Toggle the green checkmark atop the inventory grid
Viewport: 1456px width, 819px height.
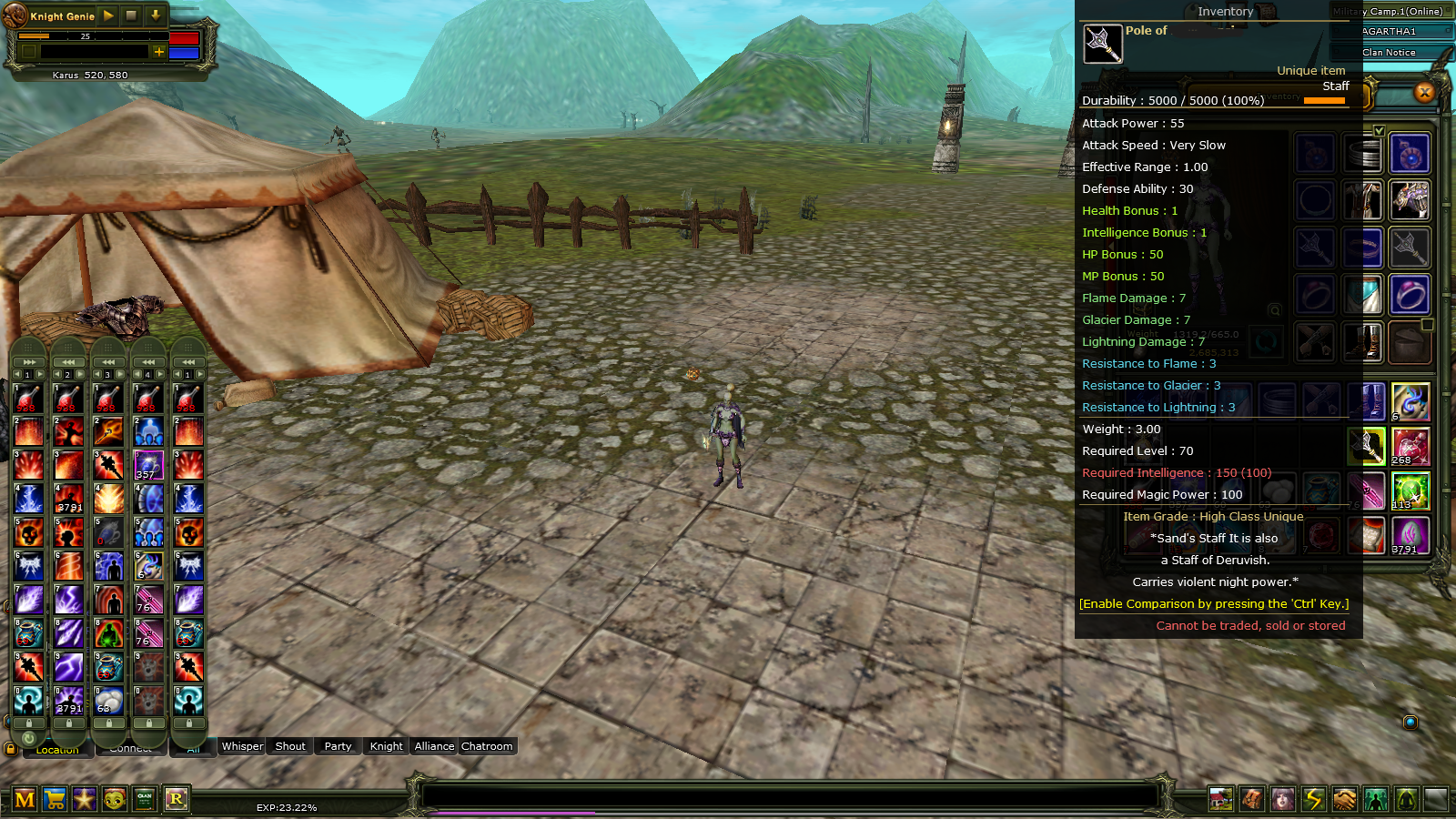click(1381, 130)
